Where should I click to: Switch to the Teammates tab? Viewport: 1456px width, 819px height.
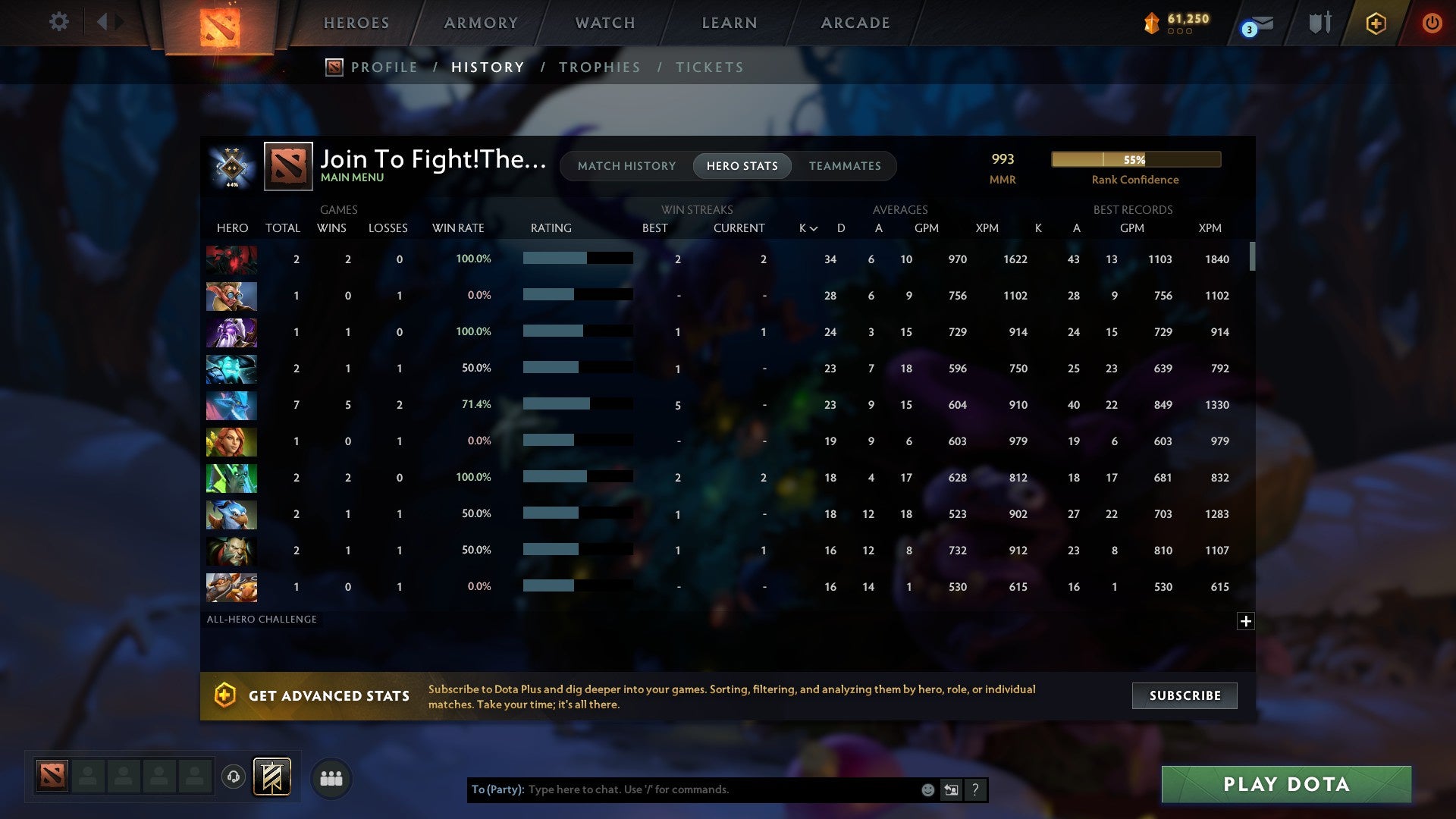845,166
